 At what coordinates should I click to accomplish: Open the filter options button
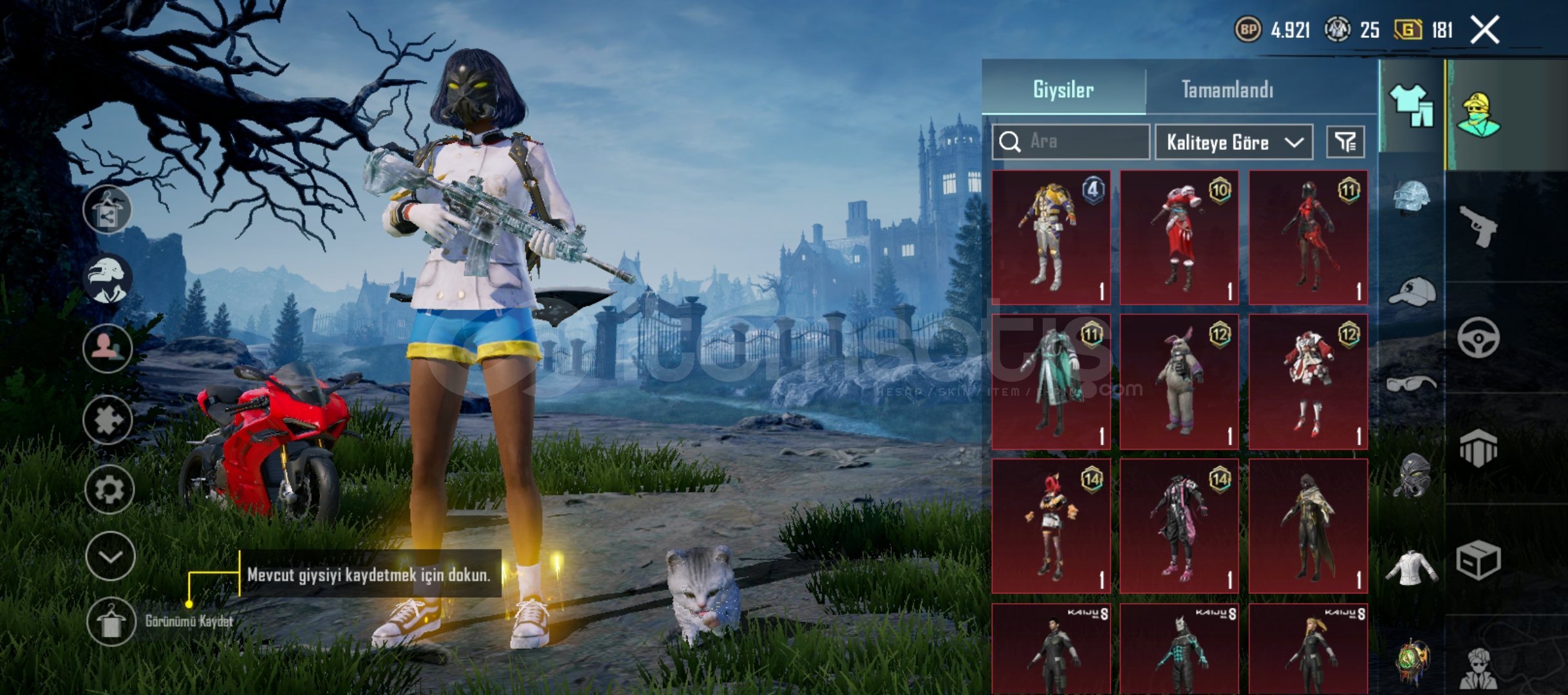(1345, 142)
